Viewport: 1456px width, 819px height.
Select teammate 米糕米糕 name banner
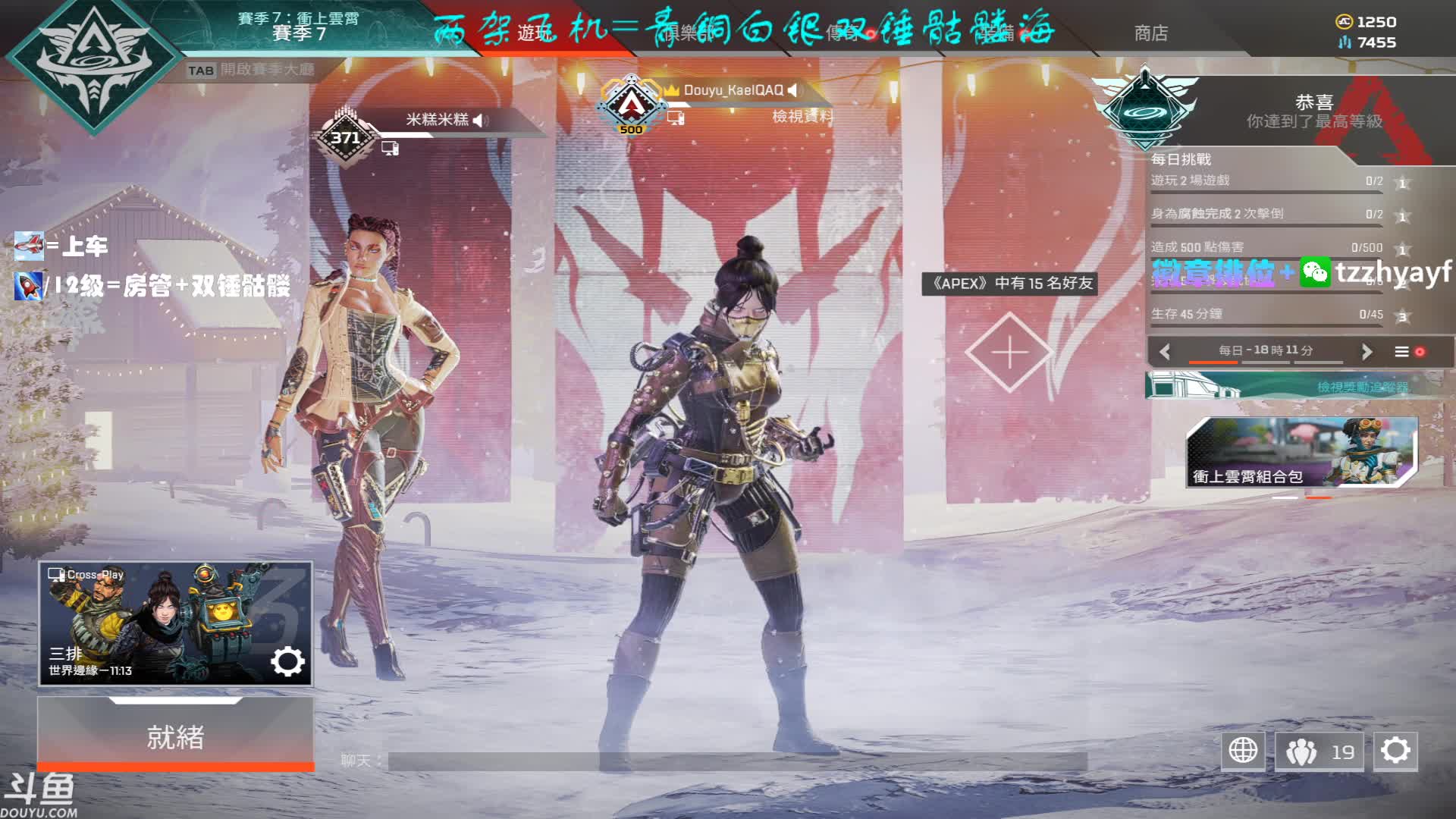437,120
